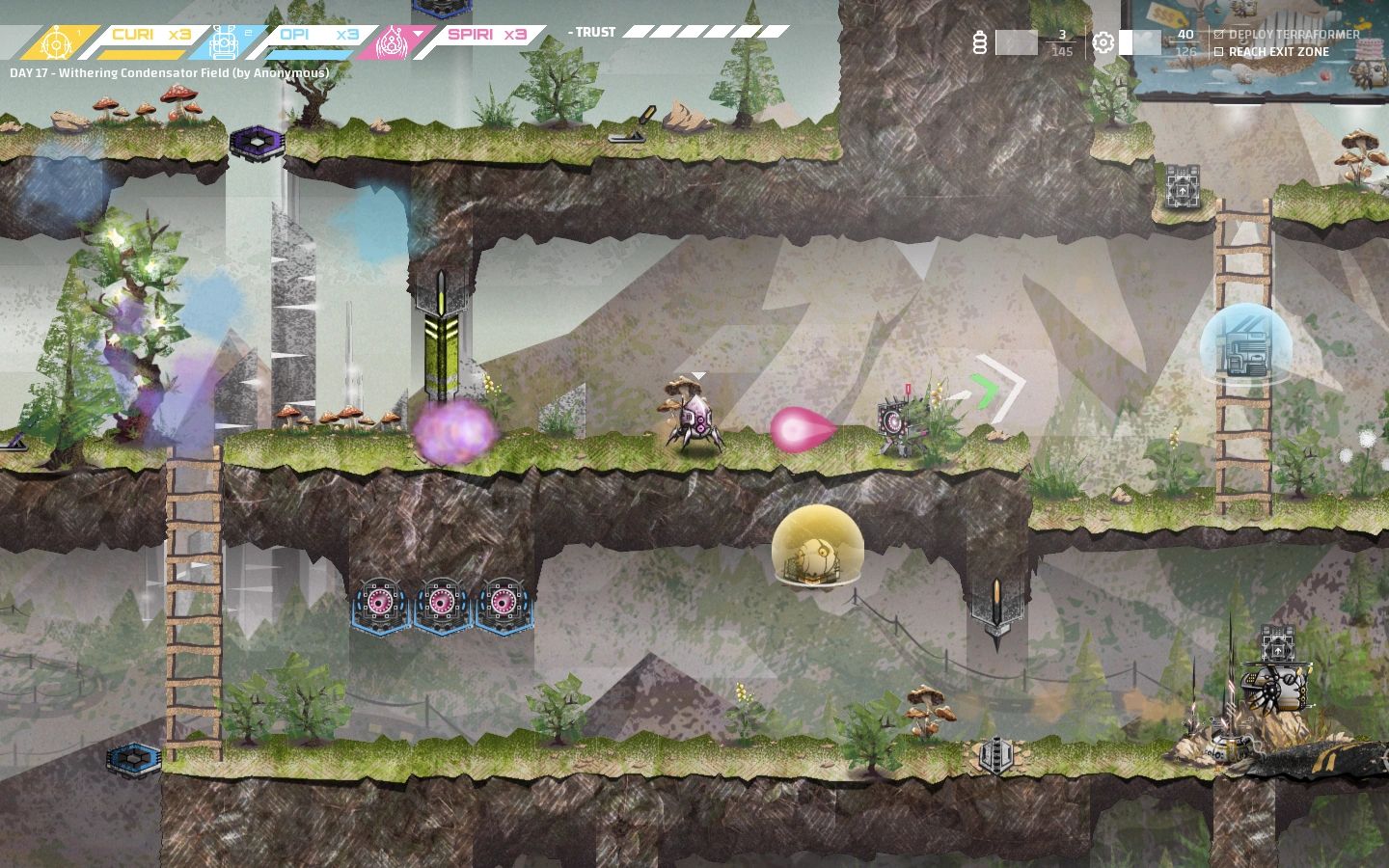This screenshot has width=1389, height=868.
Task: Select SPIRI's pink character icon
Action: (x=392, y=38)
